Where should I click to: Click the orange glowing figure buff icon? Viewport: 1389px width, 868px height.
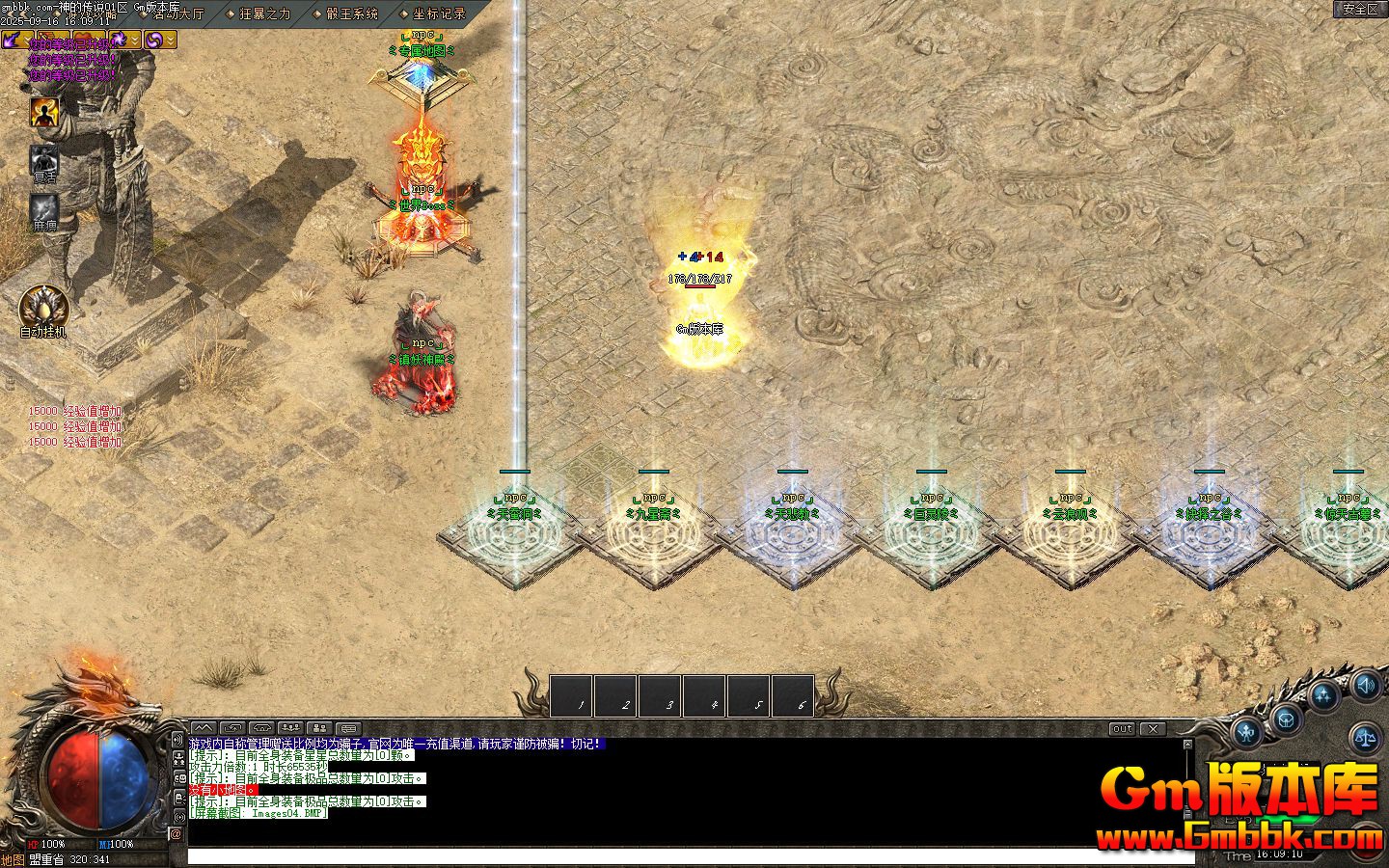[44, 113]
